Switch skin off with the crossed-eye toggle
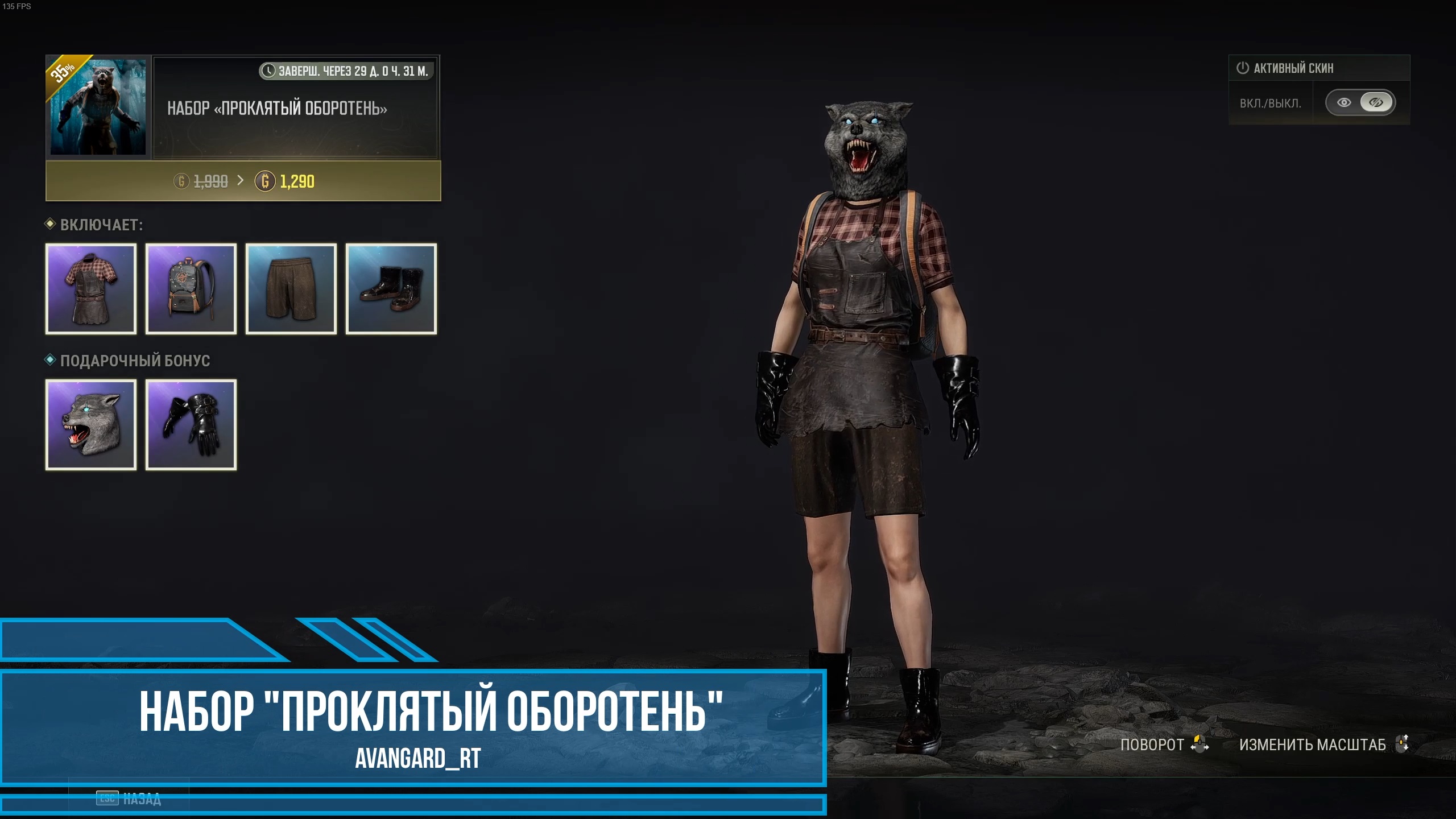The height and width of the screenshot is (819, 1456). pos(1376,102)
